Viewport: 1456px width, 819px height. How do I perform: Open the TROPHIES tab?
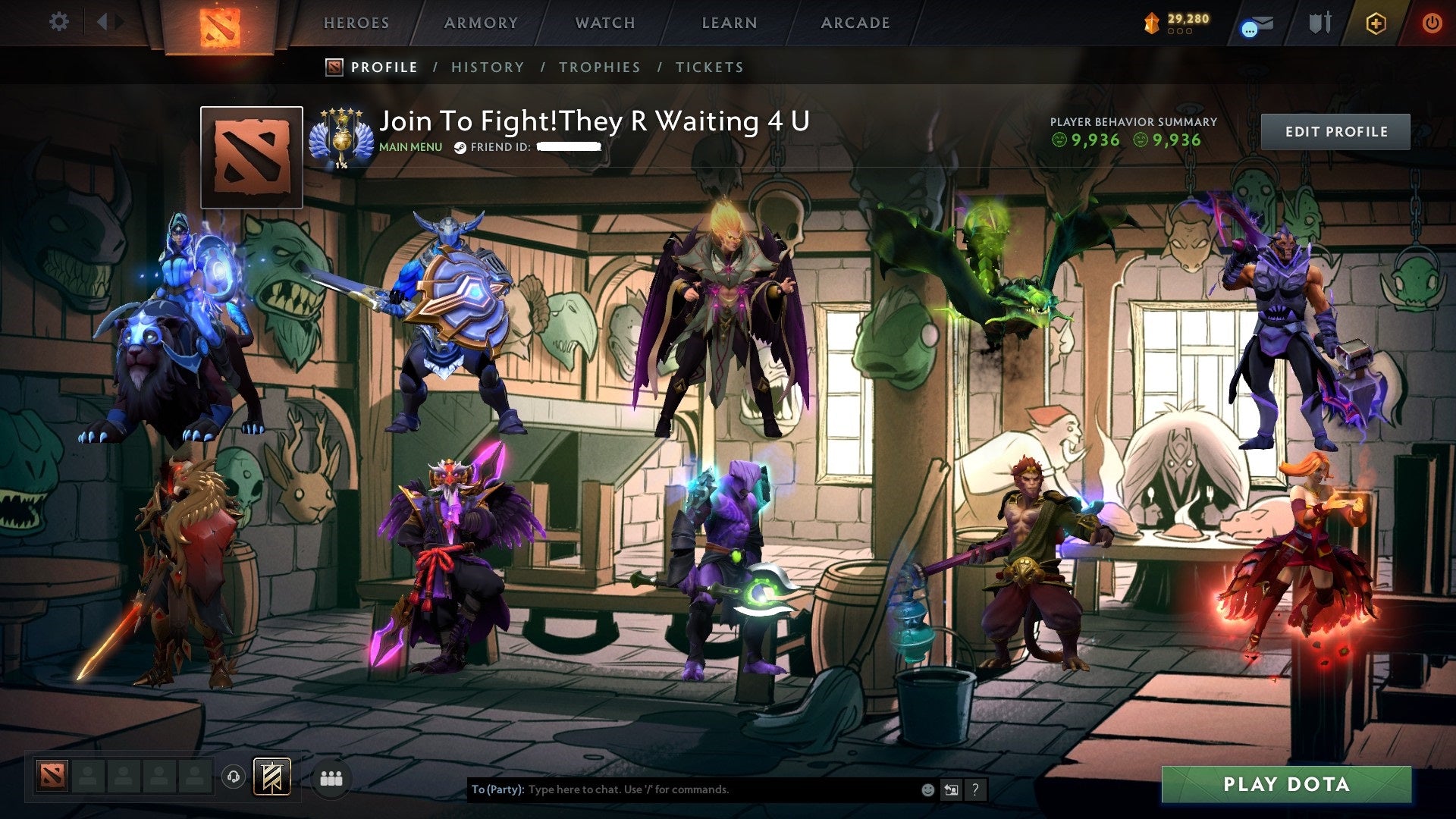point(599,67)
